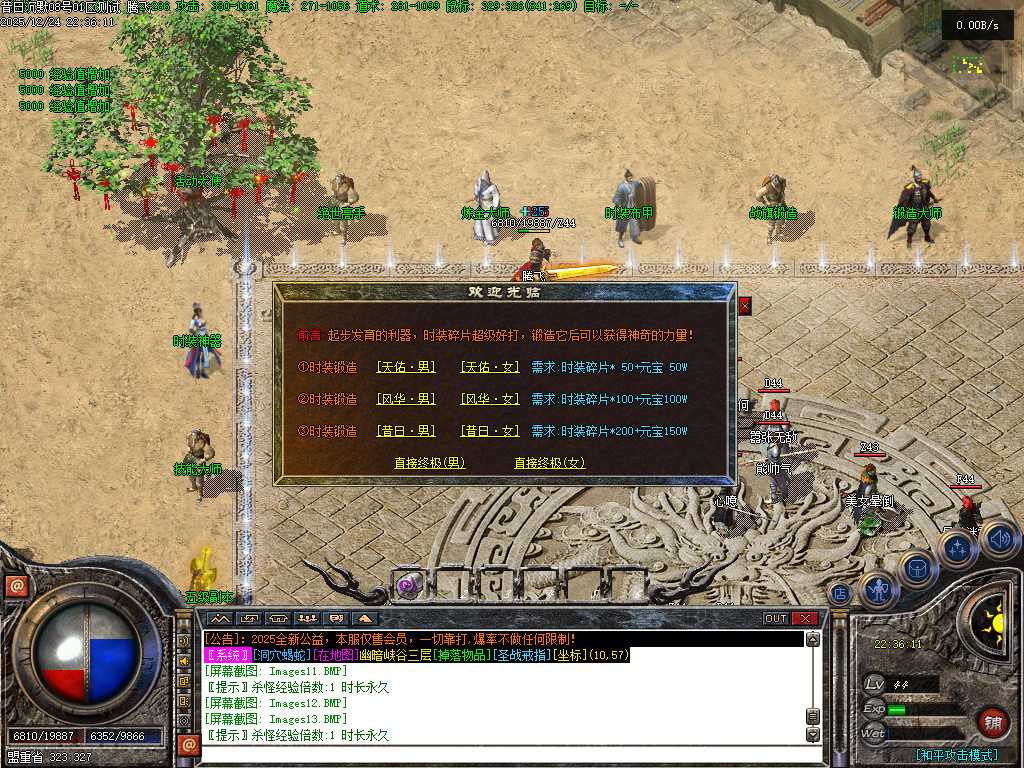Click the red X button beside OUT

click(806, 619)
